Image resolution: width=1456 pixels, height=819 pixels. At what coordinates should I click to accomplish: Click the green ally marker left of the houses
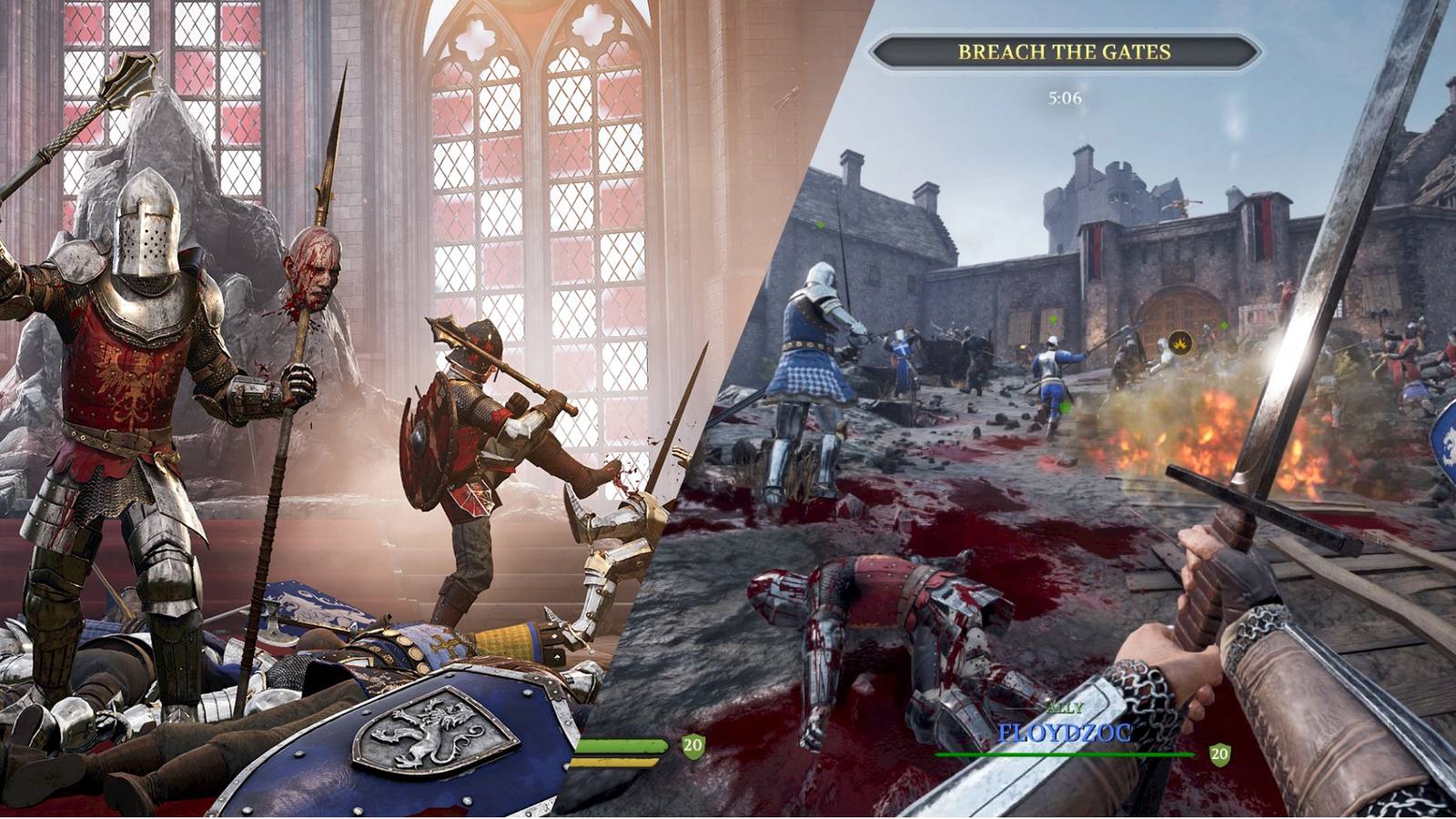(820, 223)
